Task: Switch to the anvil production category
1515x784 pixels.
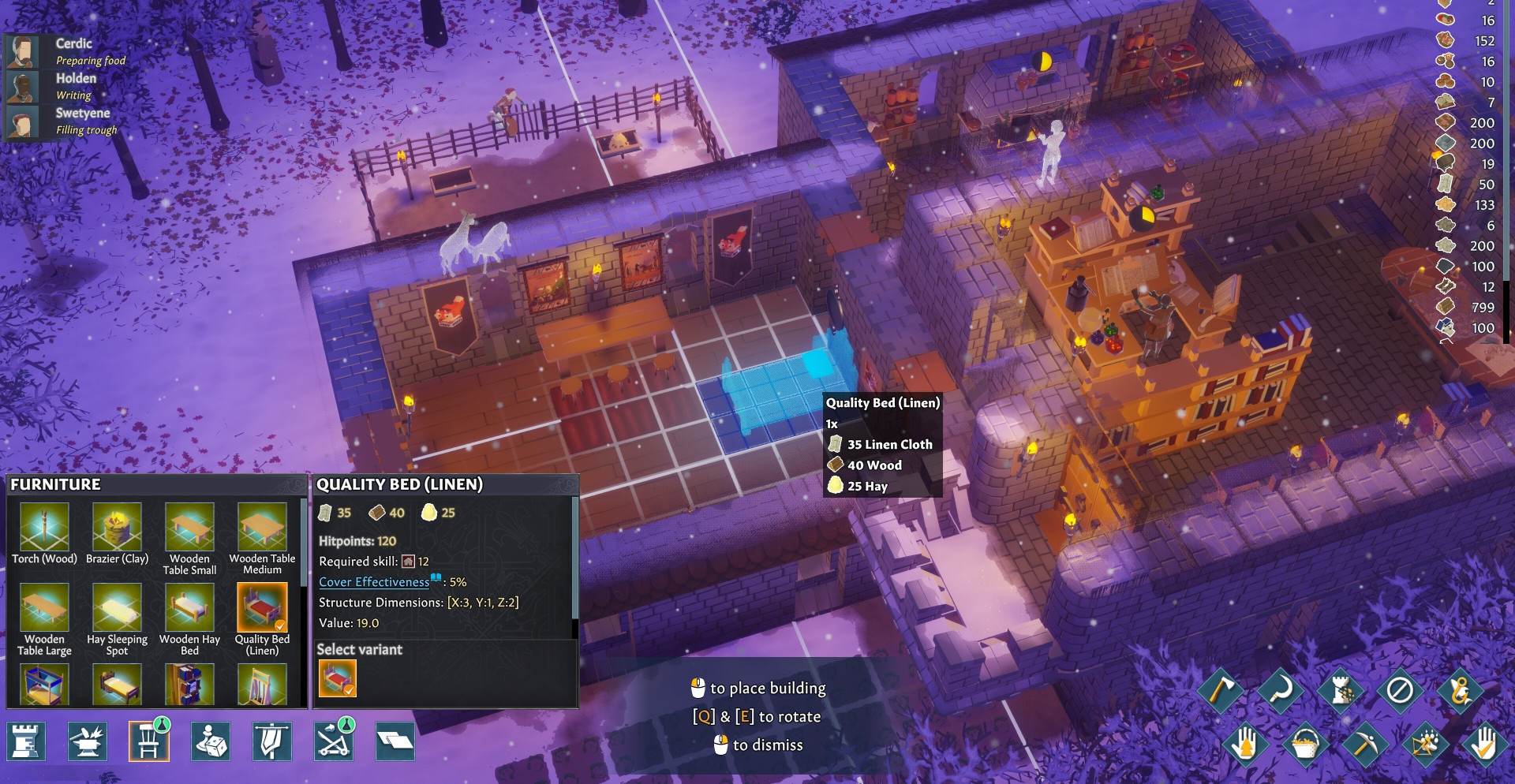Action: click(x=88, y=741)
